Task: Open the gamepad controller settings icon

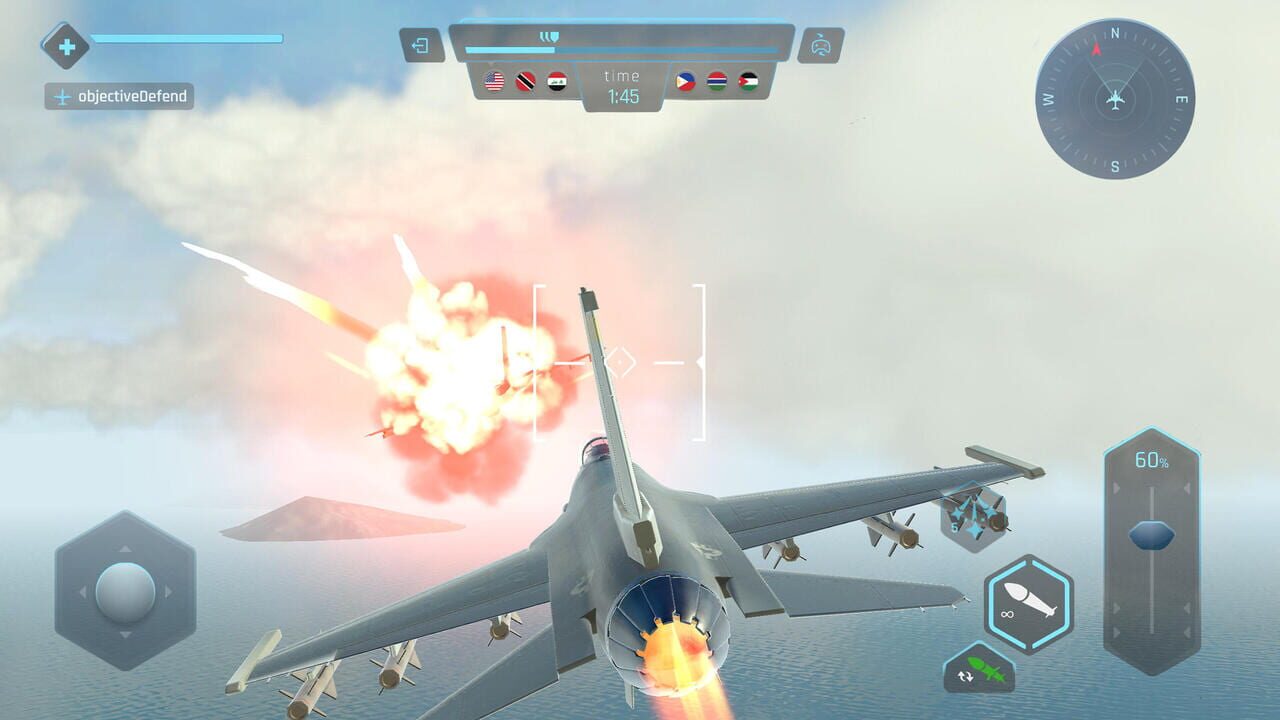Action: (x=820, y=45)
